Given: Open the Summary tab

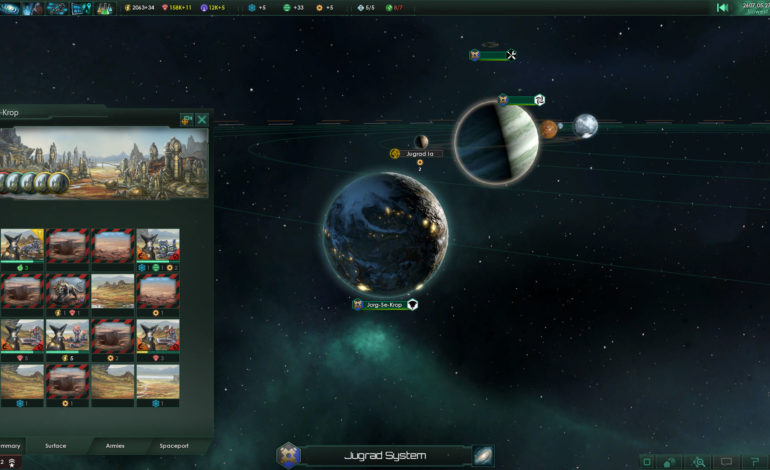Looking at the screenshot, I should coord(10,446).
